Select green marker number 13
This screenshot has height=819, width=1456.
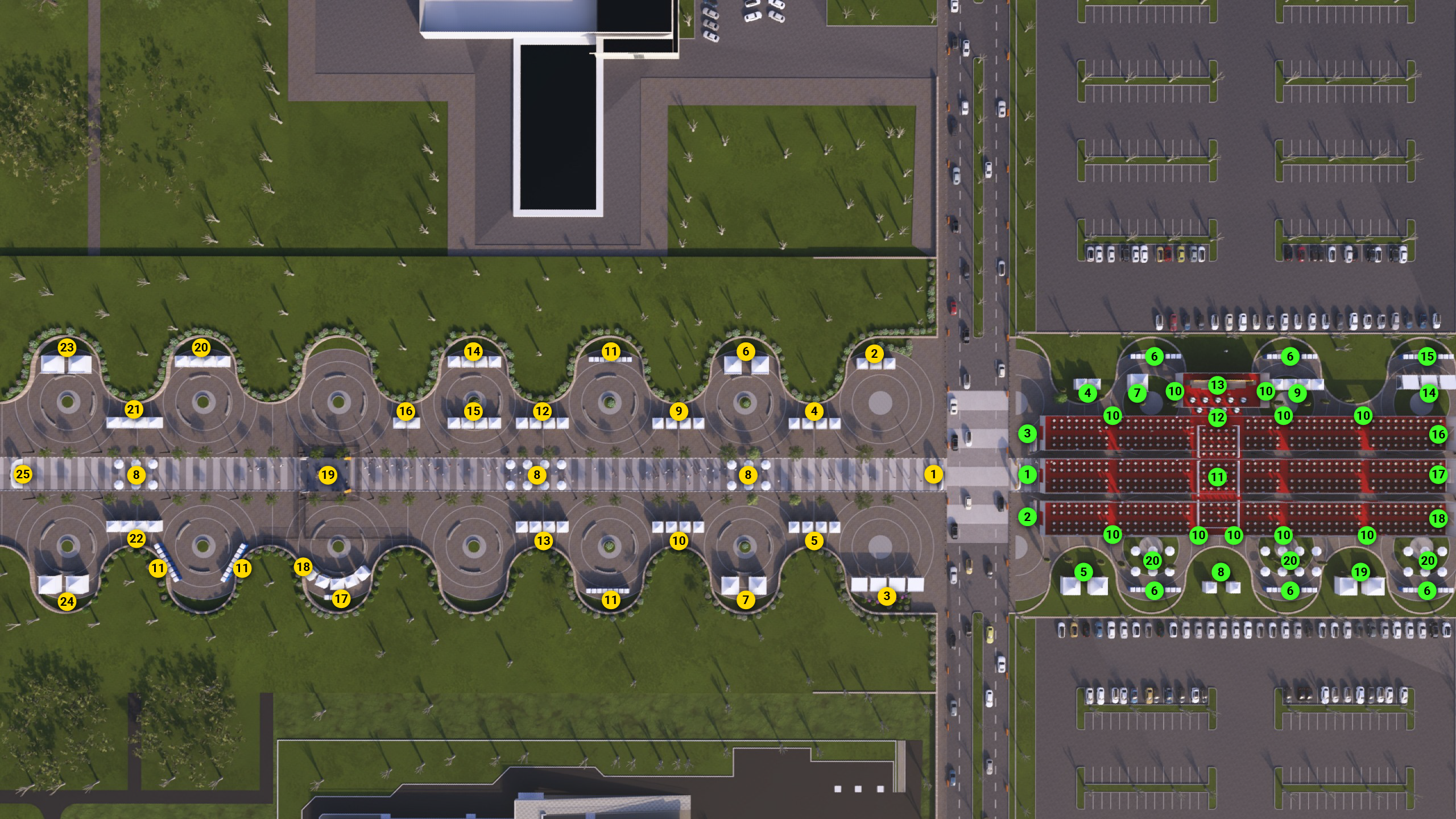point(1217,385)
